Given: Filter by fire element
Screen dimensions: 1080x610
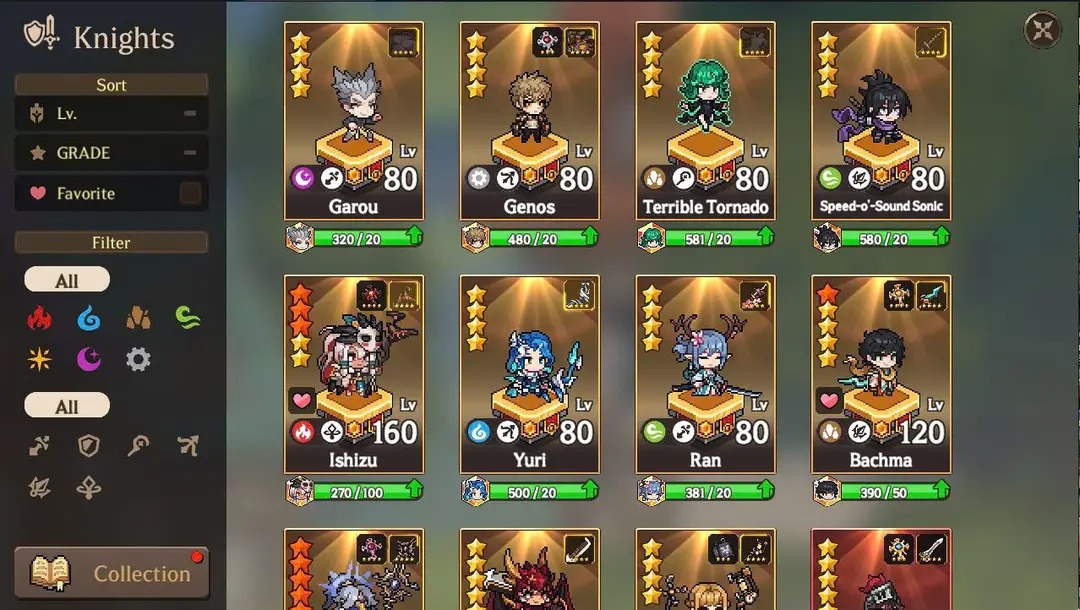Looking at the screenshot, I should [39, 319].
